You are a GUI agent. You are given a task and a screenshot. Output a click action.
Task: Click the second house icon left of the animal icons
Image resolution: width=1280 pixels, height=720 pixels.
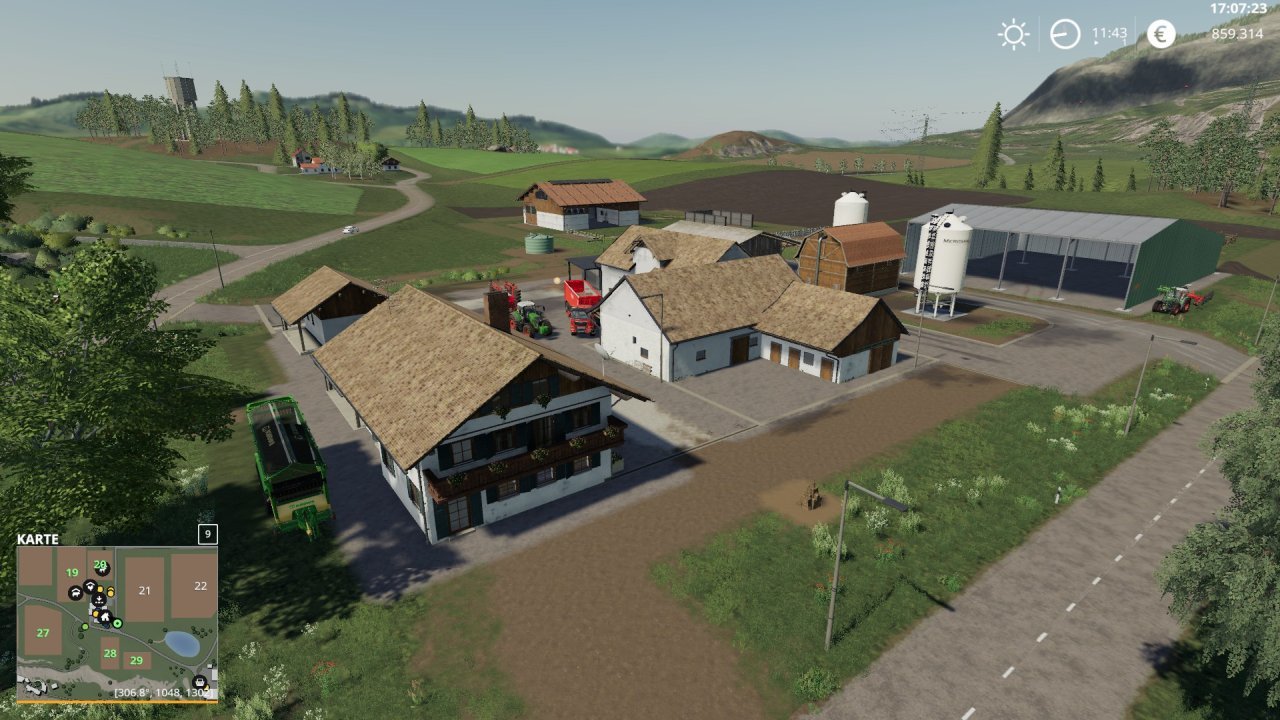pyautogui.click(x=90, y=586)
